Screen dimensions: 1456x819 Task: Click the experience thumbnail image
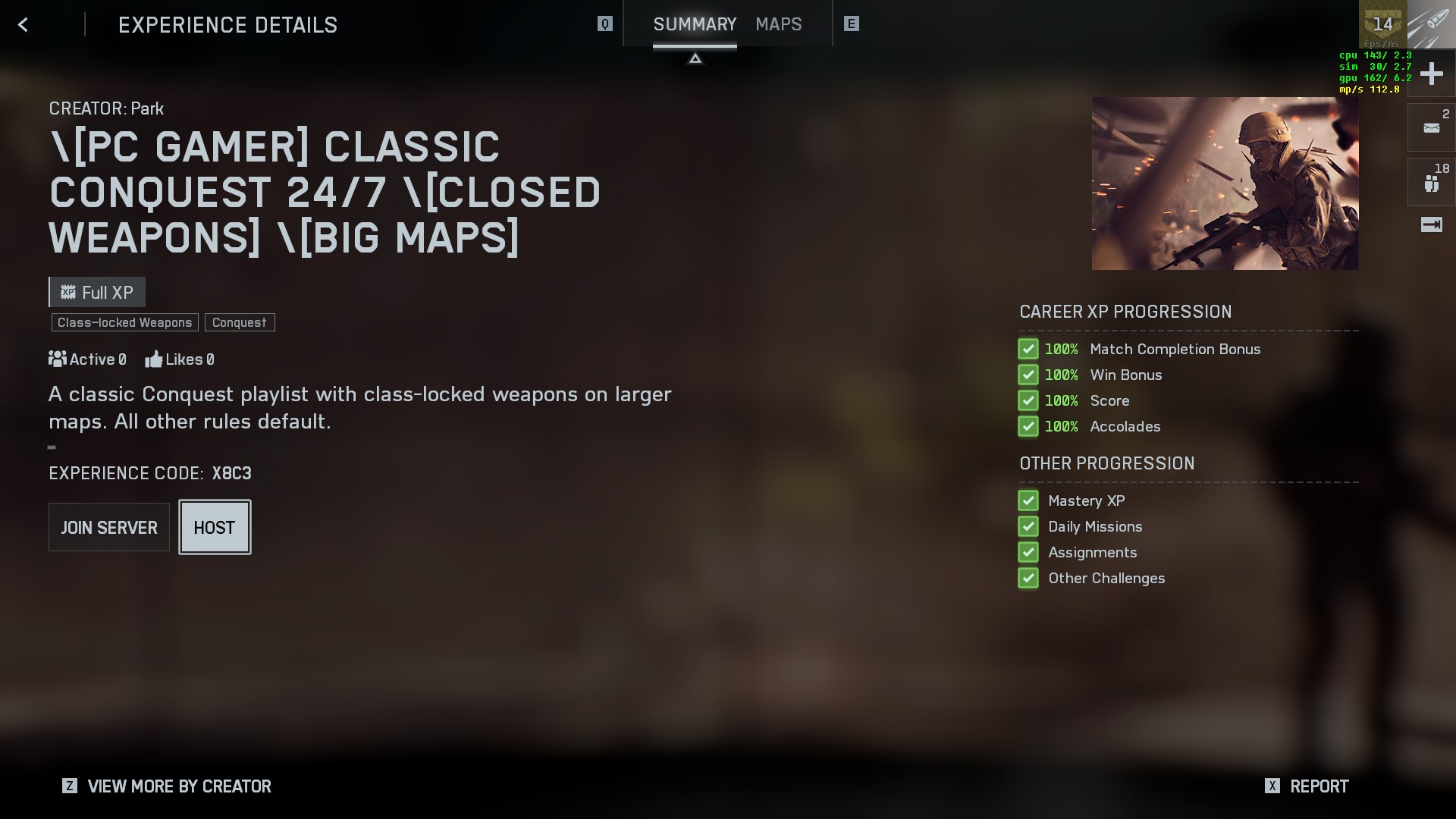1225,182
